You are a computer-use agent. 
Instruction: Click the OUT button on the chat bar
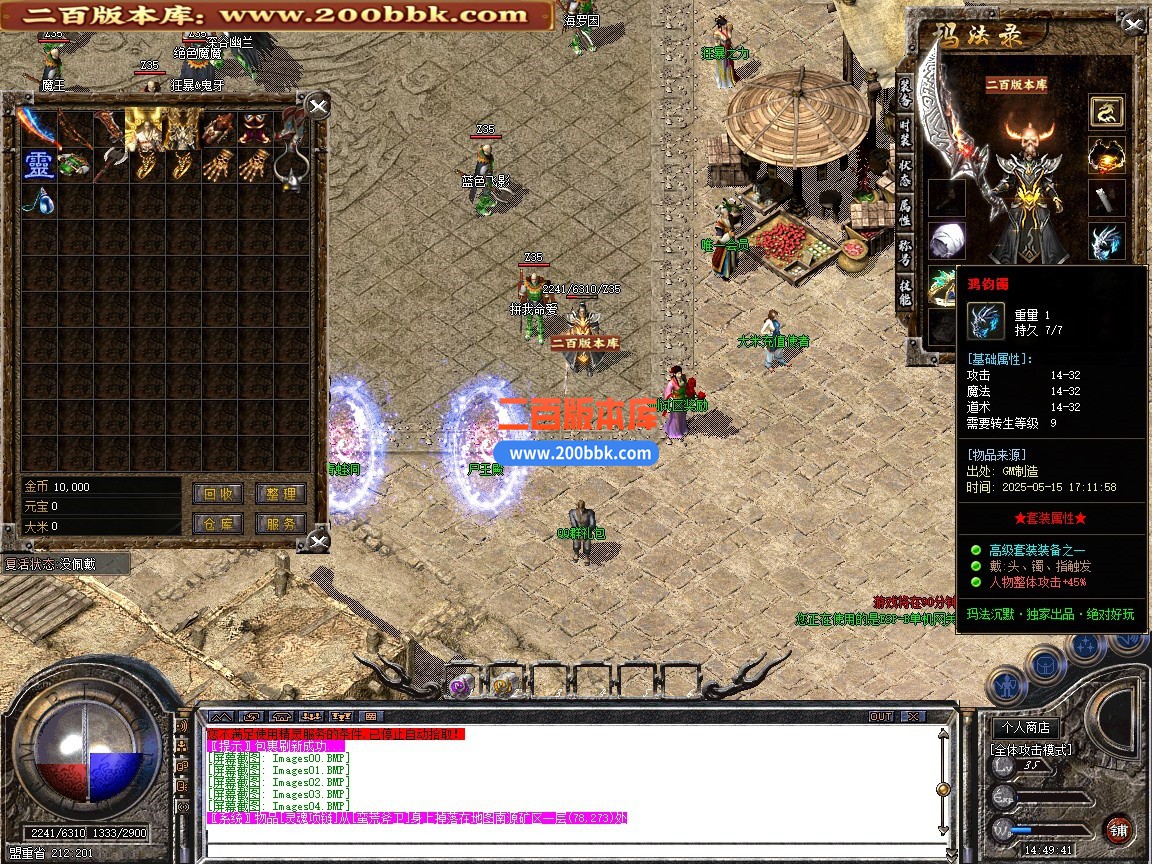[x=880, y=717]
